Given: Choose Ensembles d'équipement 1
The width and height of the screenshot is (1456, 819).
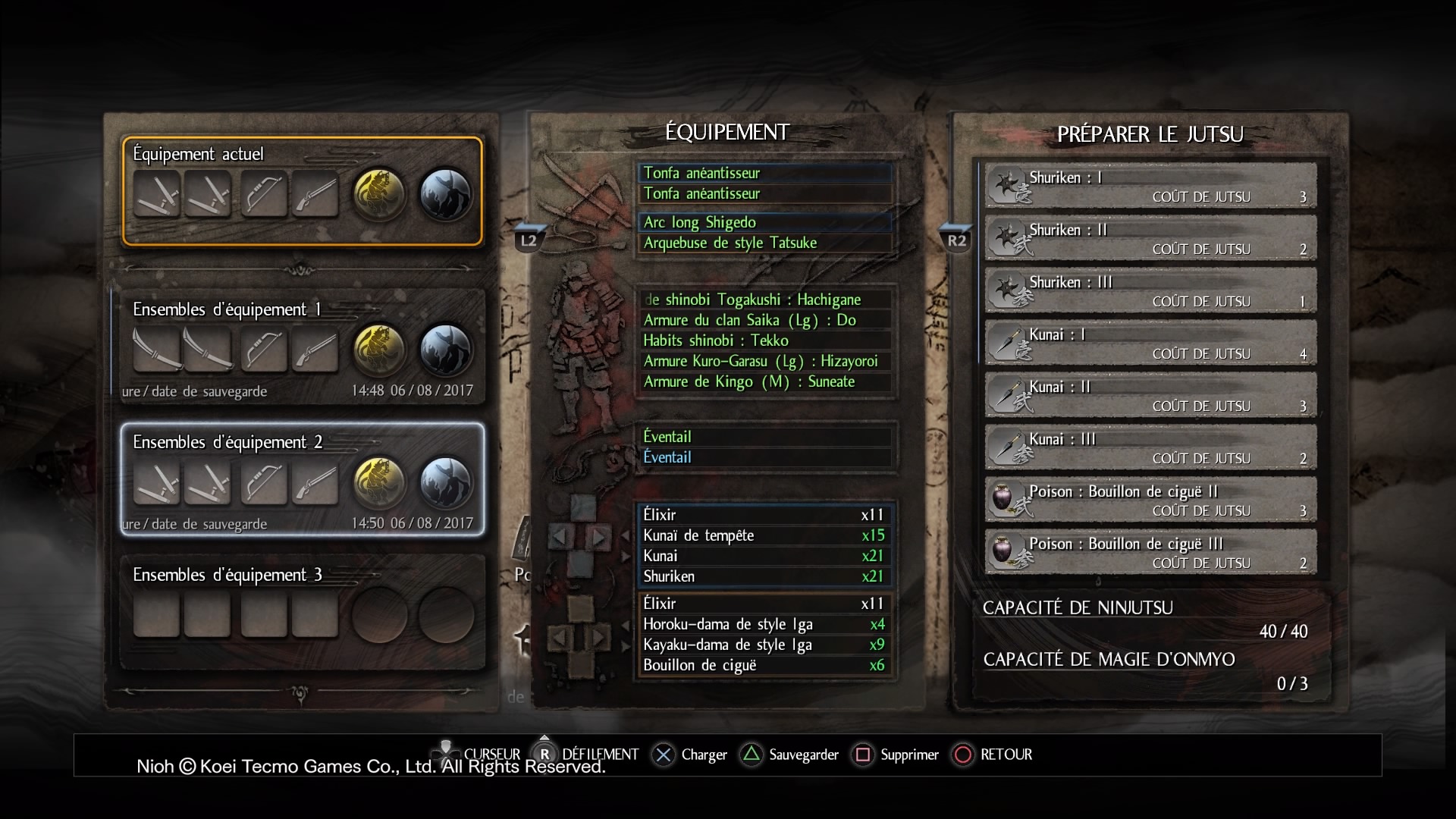Looking at the screenshot, I should (302, 346).
